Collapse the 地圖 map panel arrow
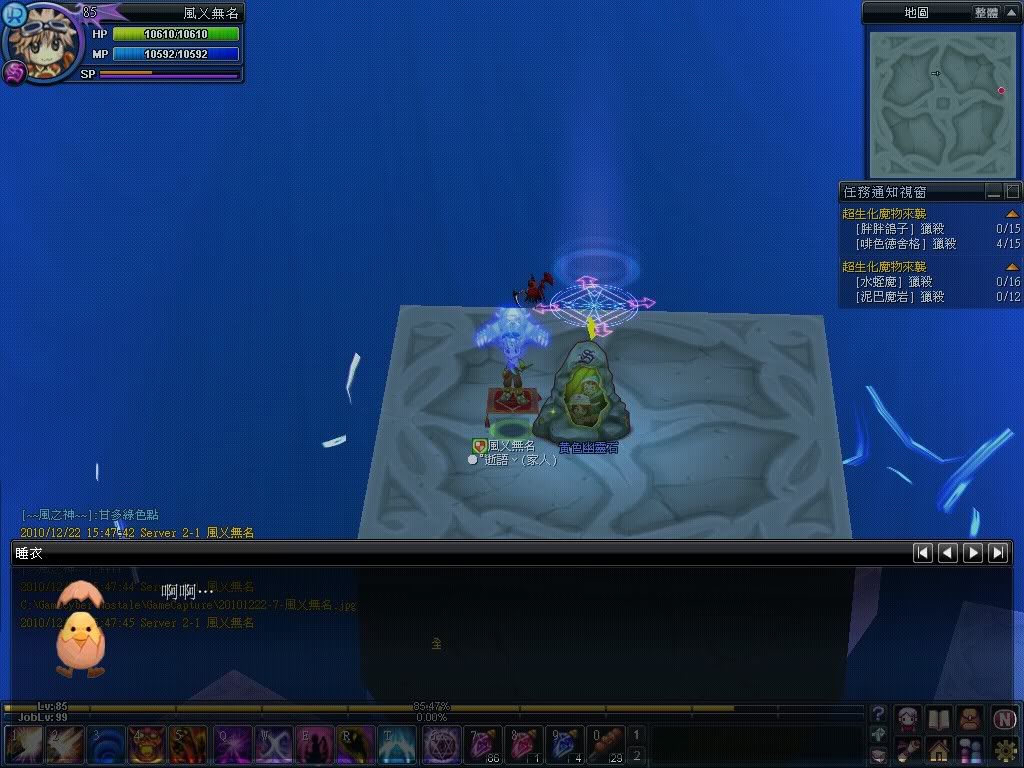 [x=1009, y=13]
